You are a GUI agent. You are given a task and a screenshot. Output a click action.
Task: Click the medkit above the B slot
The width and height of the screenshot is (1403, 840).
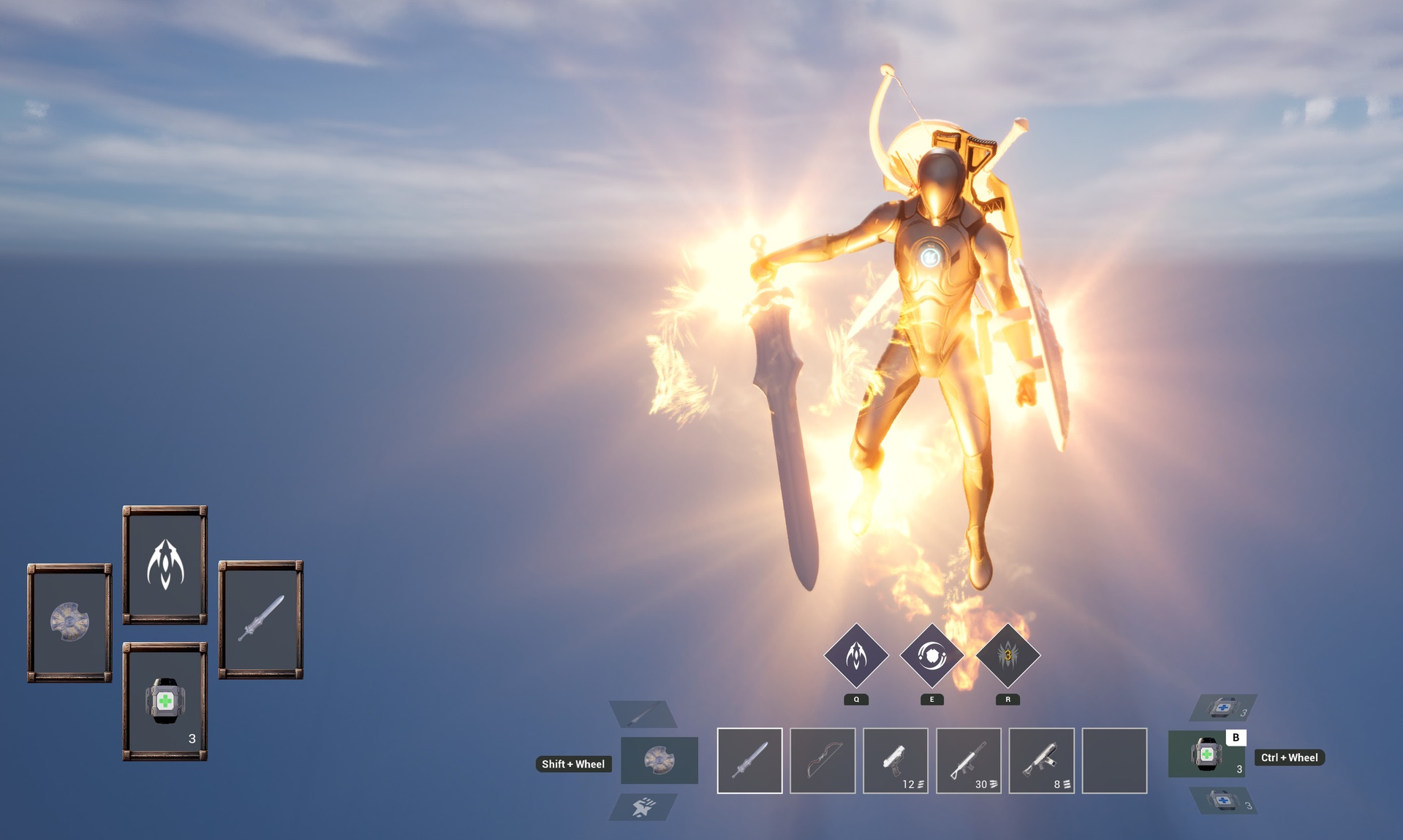[1219, 708]
